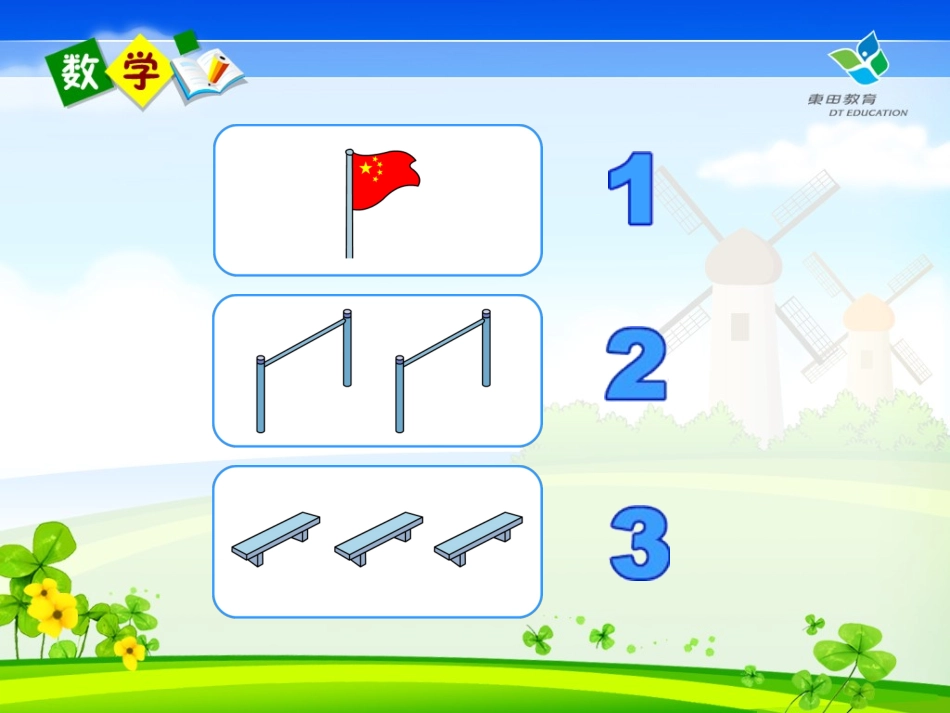Click the 数学 math subject logo
The height and width of the screenshot is (713, 950).
(x=146, y=71)
